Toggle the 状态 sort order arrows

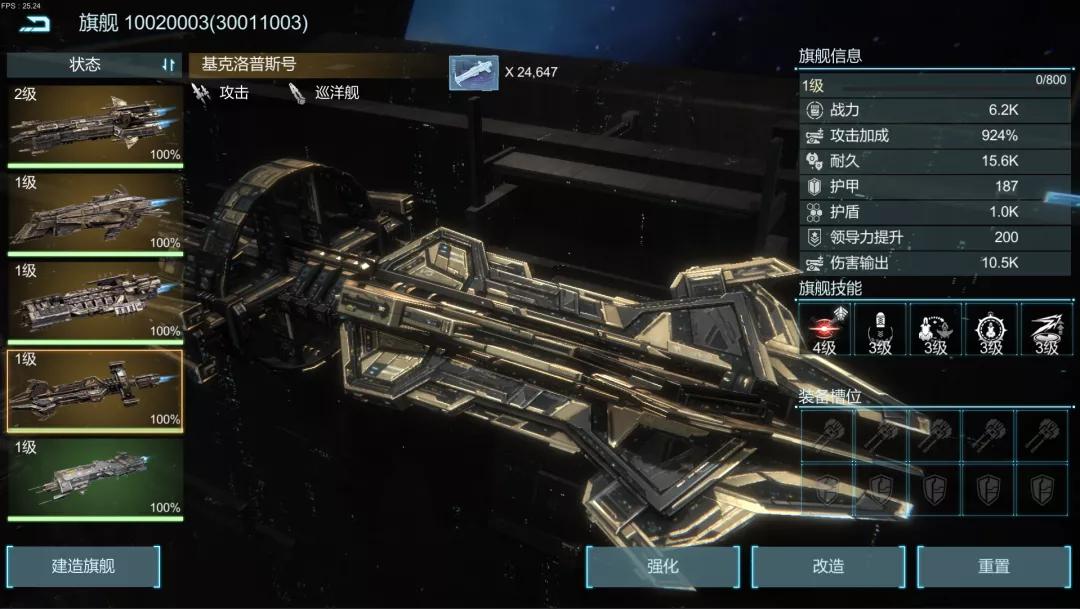[x=168, y=65]
